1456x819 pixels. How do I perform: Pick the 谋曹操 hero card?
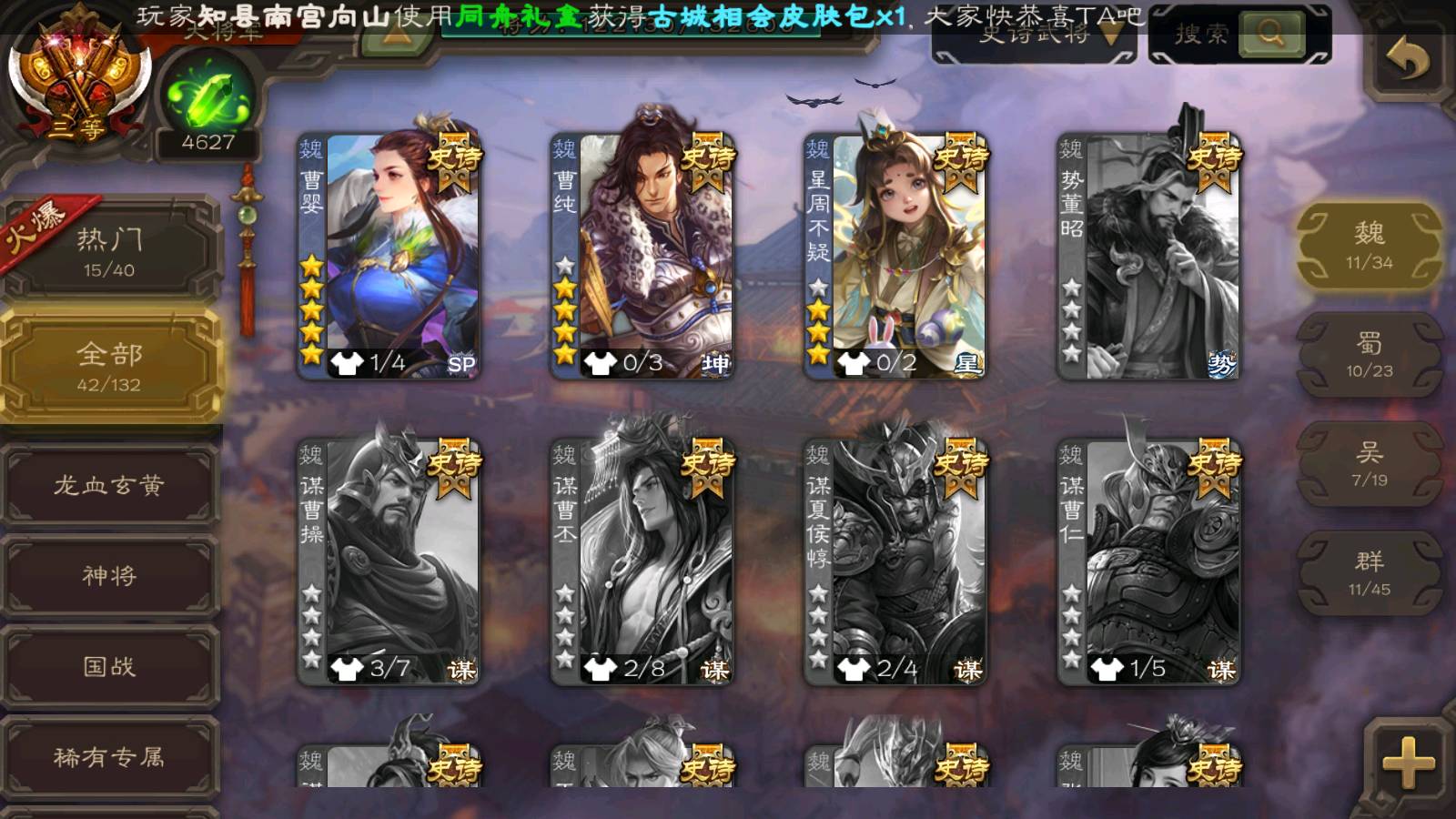click(389, 561)
